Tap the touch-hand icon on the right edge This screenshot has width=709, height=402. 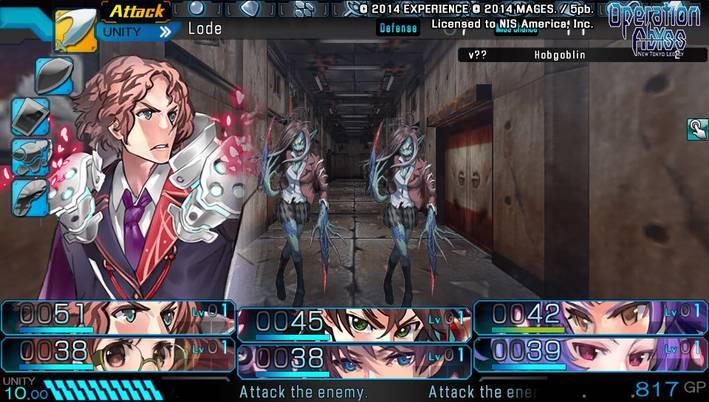(697, 128)
